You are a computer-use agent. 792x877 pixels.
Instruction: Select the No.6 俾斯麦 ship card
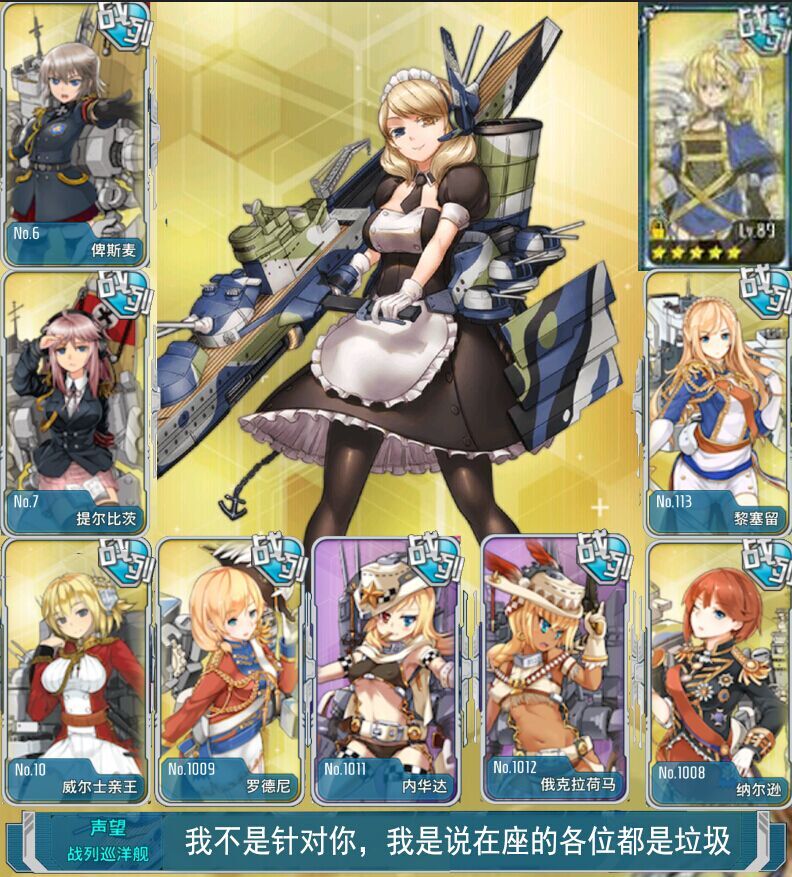coord(76,133)
